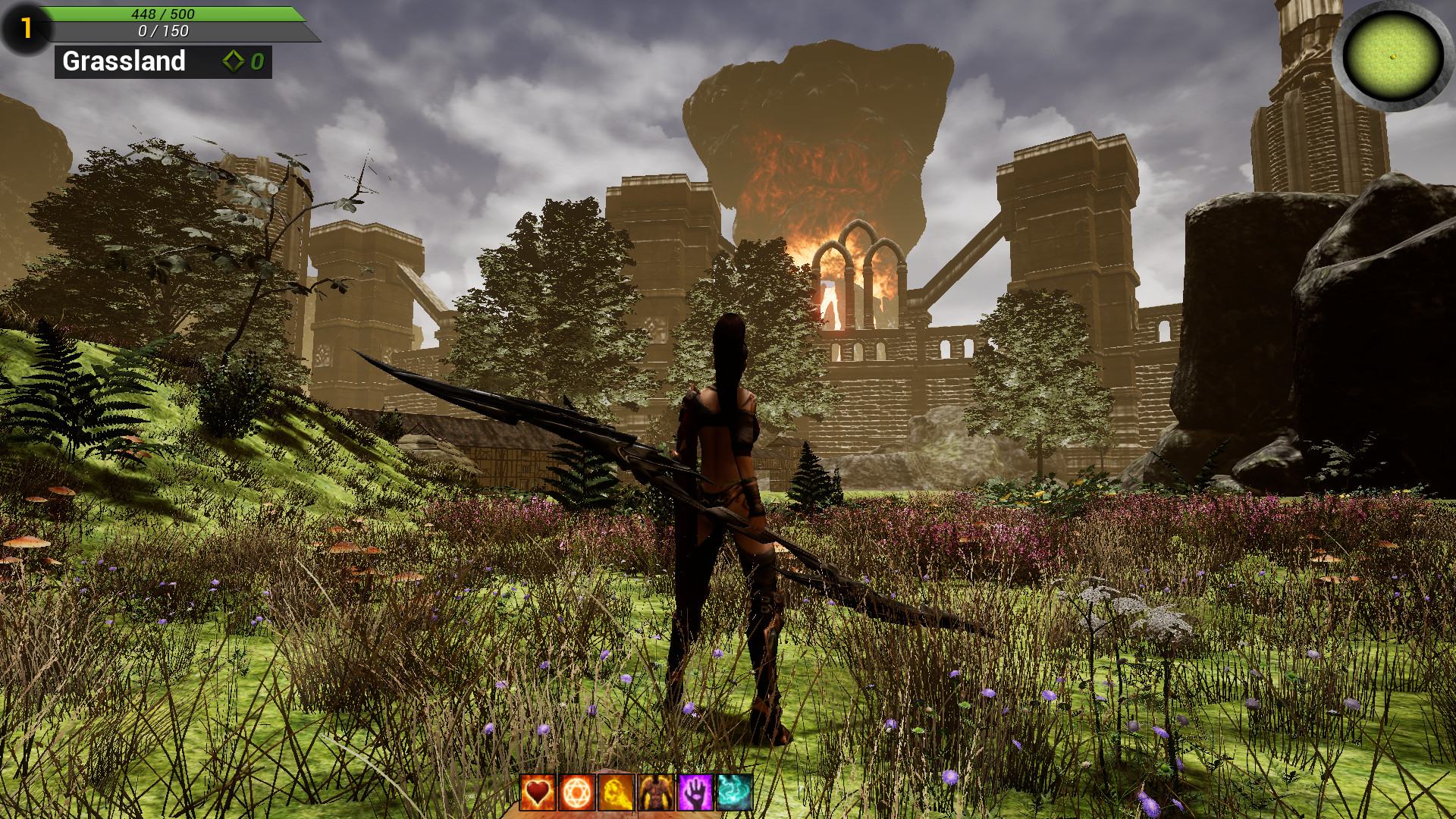Activate the flaming heart ability
The height and width of the screenshot is (819, 1456).
click(538, 792)
